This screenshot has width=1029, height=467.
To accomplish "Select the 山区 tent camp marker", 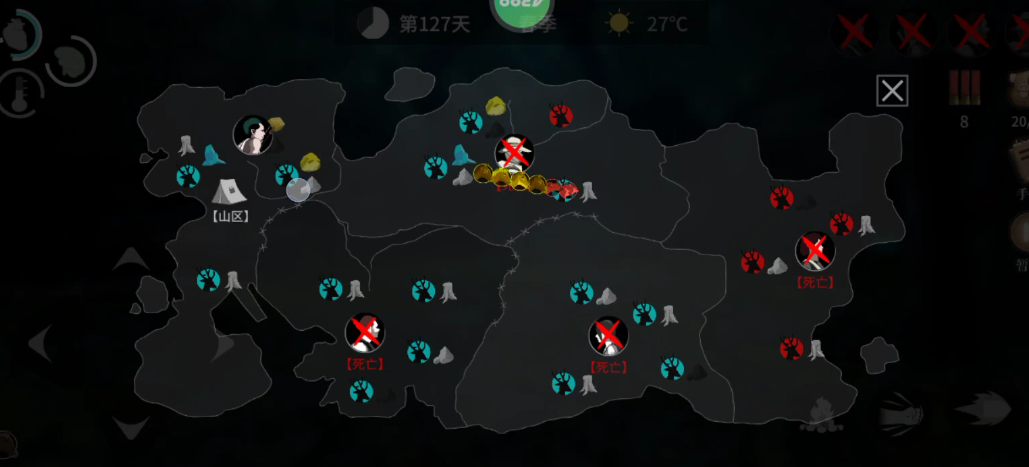I will pyautogui.click(x=229, y=191).
